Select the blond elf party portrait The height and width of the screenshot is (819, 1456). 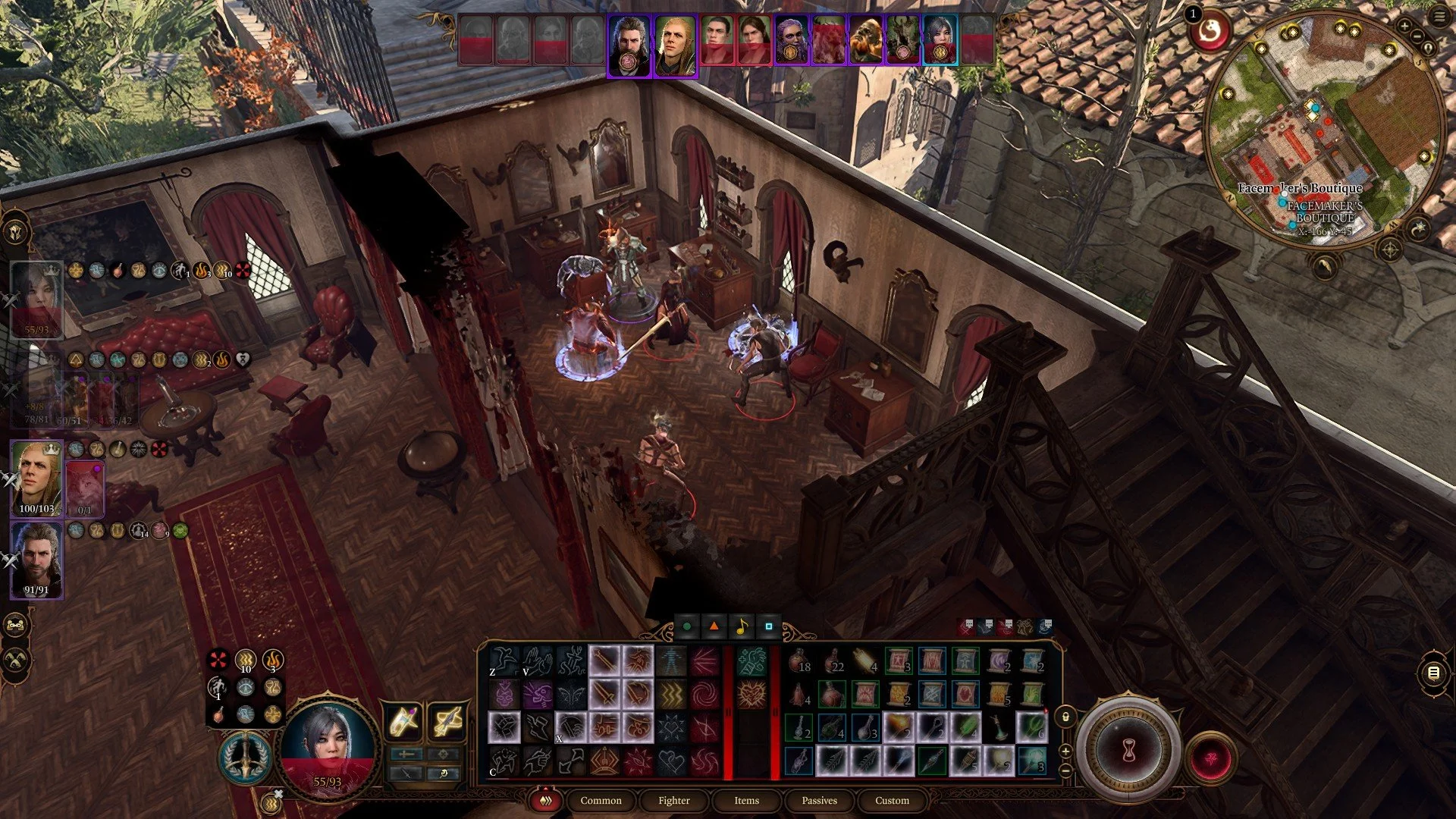coord(36,478)
